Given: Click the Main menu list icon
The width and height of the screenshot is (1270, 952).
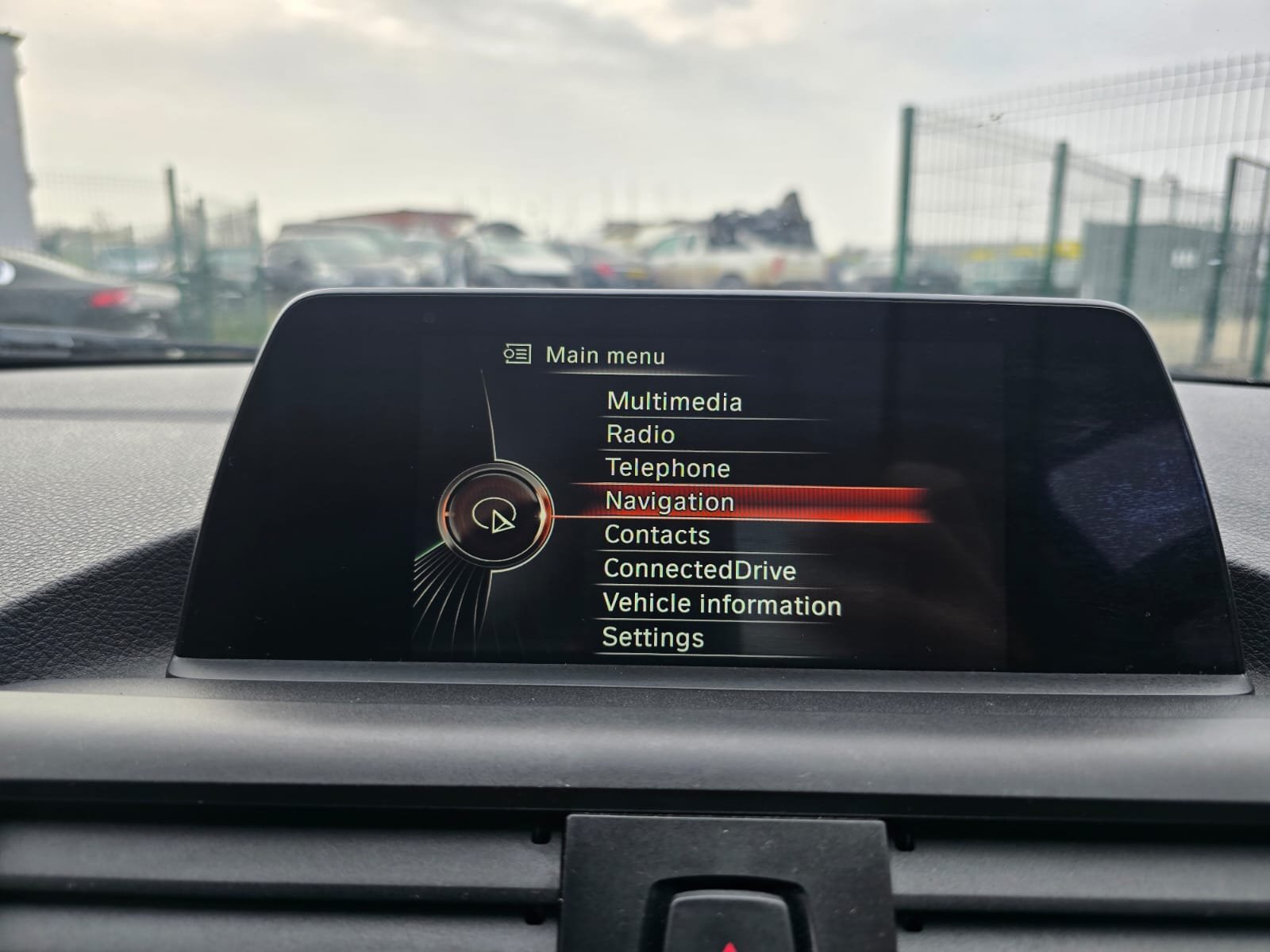Looking at the screenshot, I should [x=518, y=354].
